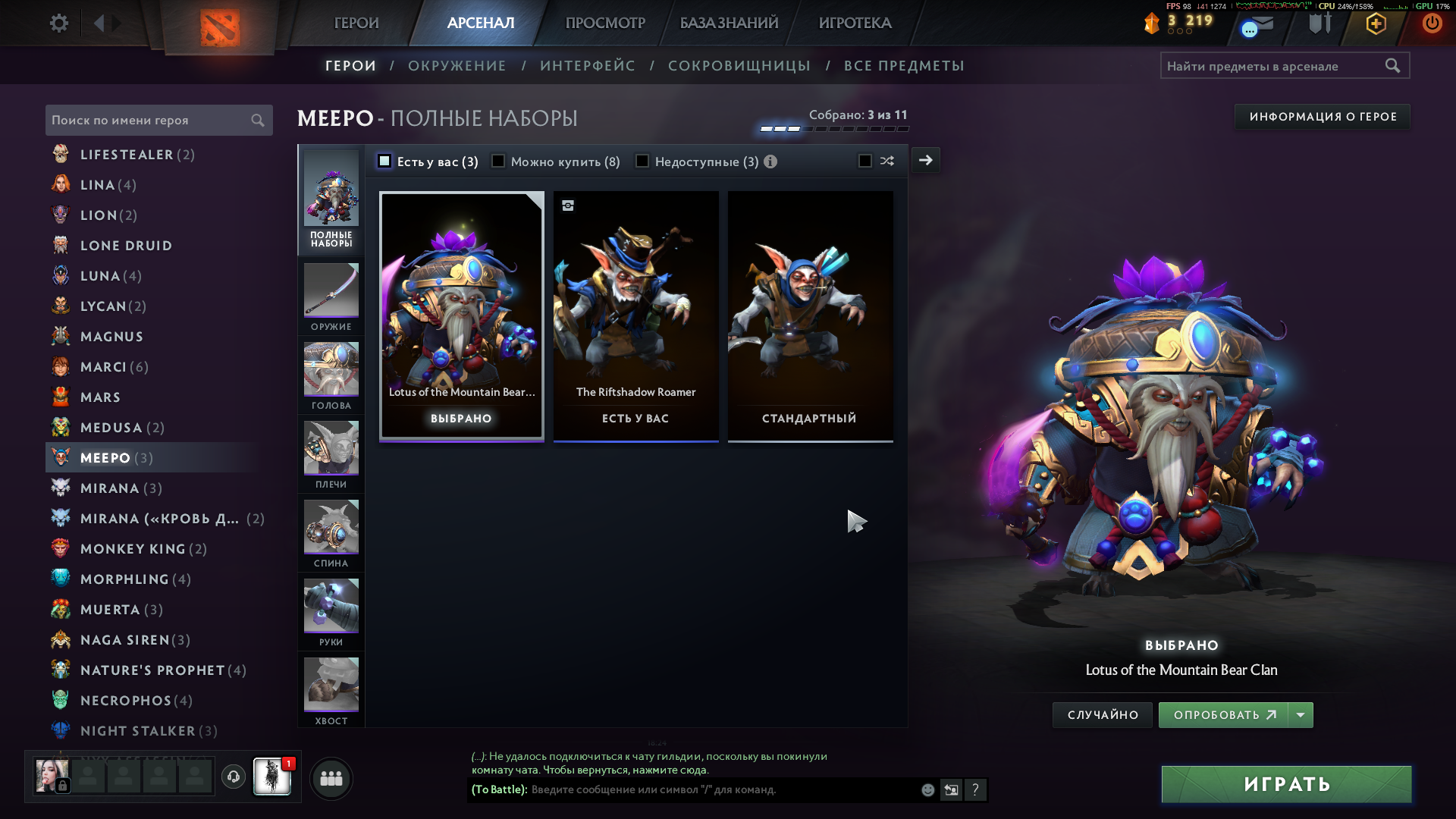Image resolution: width=1456 pixels, height=819 pixels.
Task: Choose Monkey King from the hero list
Action: point(133,549)
